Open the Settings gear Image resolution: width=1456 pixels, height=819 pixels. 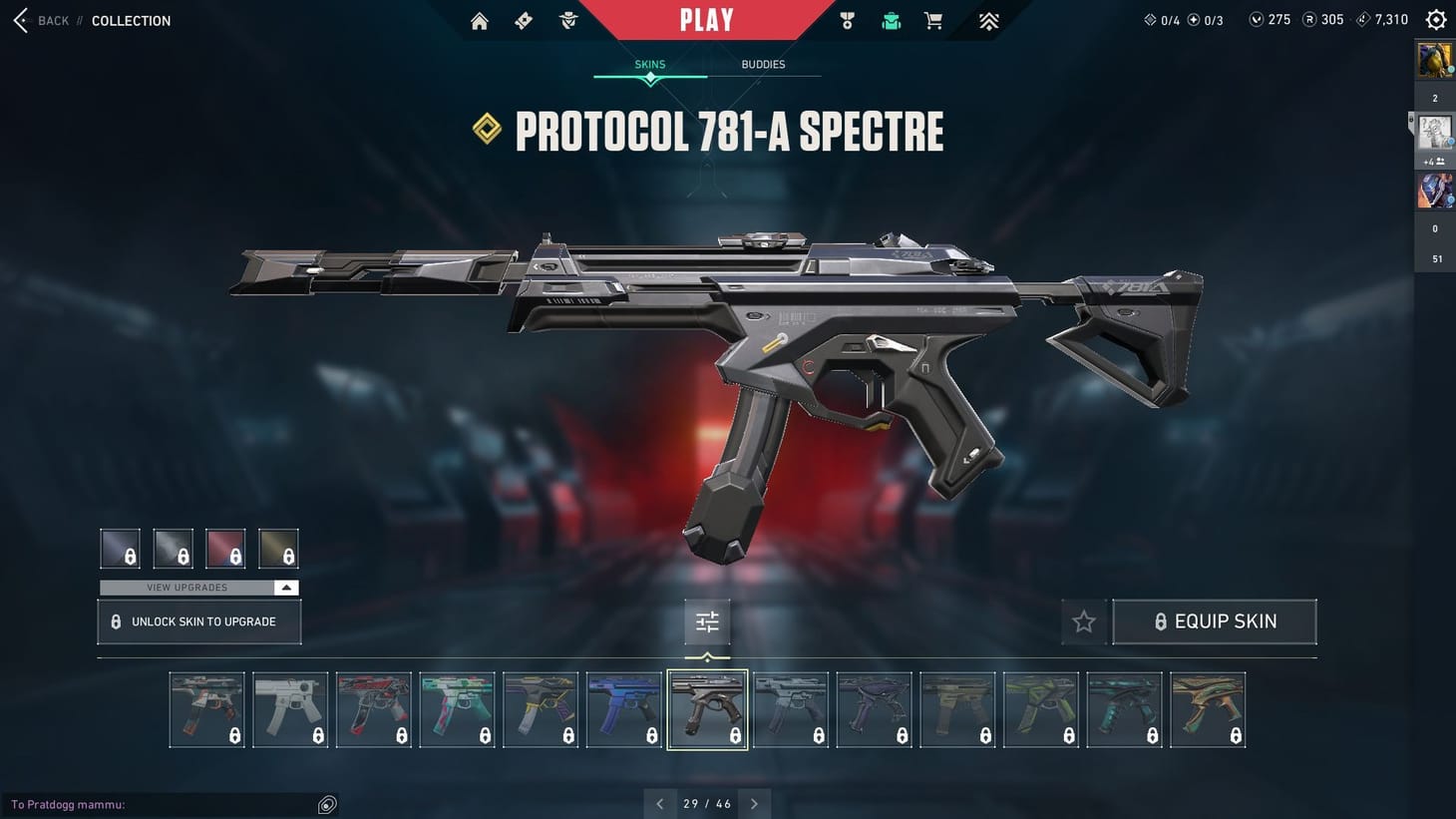point(1435,19)
